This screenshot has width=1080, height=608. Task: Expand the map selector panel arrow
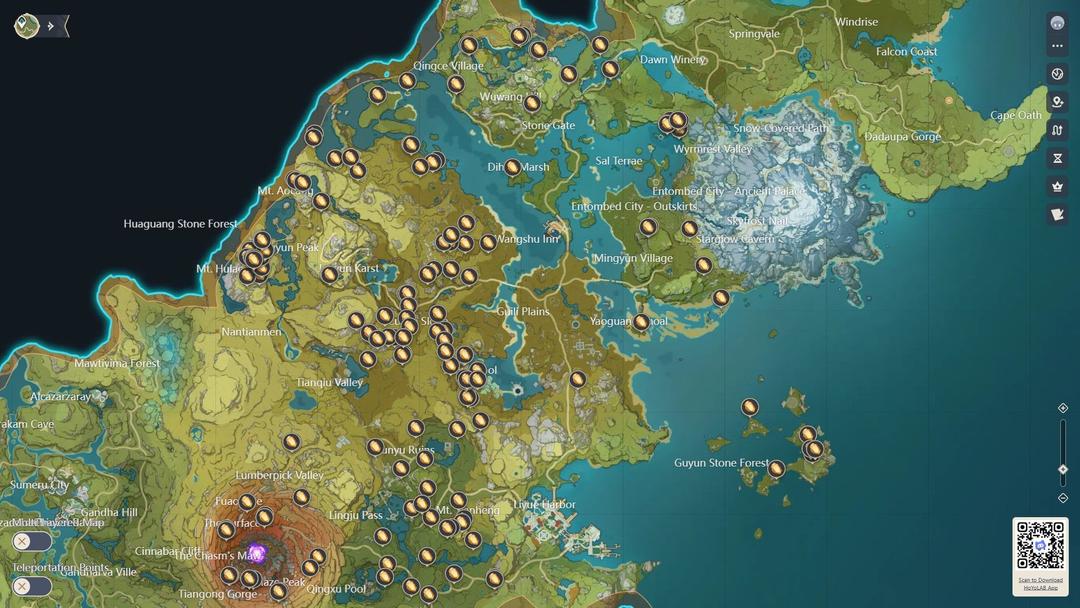click(51, 26)
